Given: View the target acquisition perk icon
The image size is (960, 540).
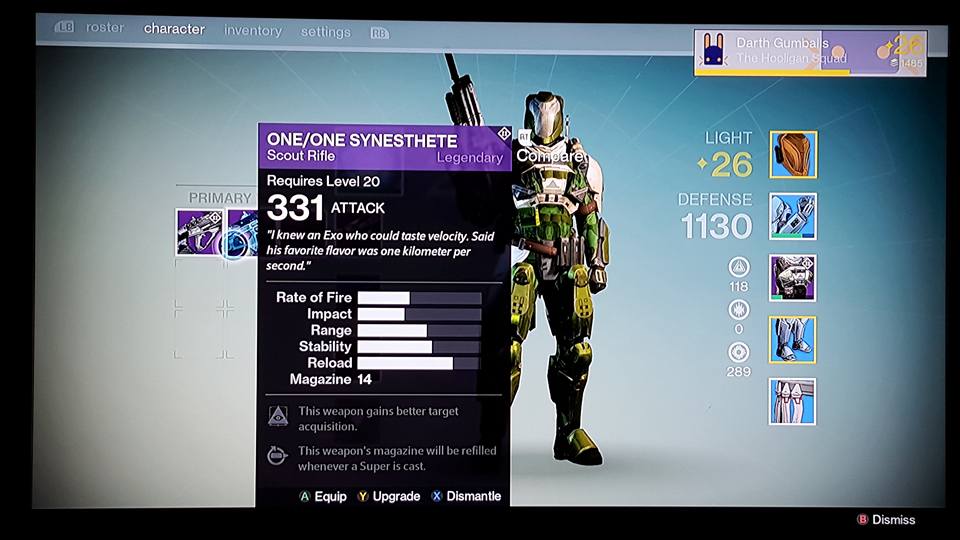Looking at the screenshot, I should (278, 417).
